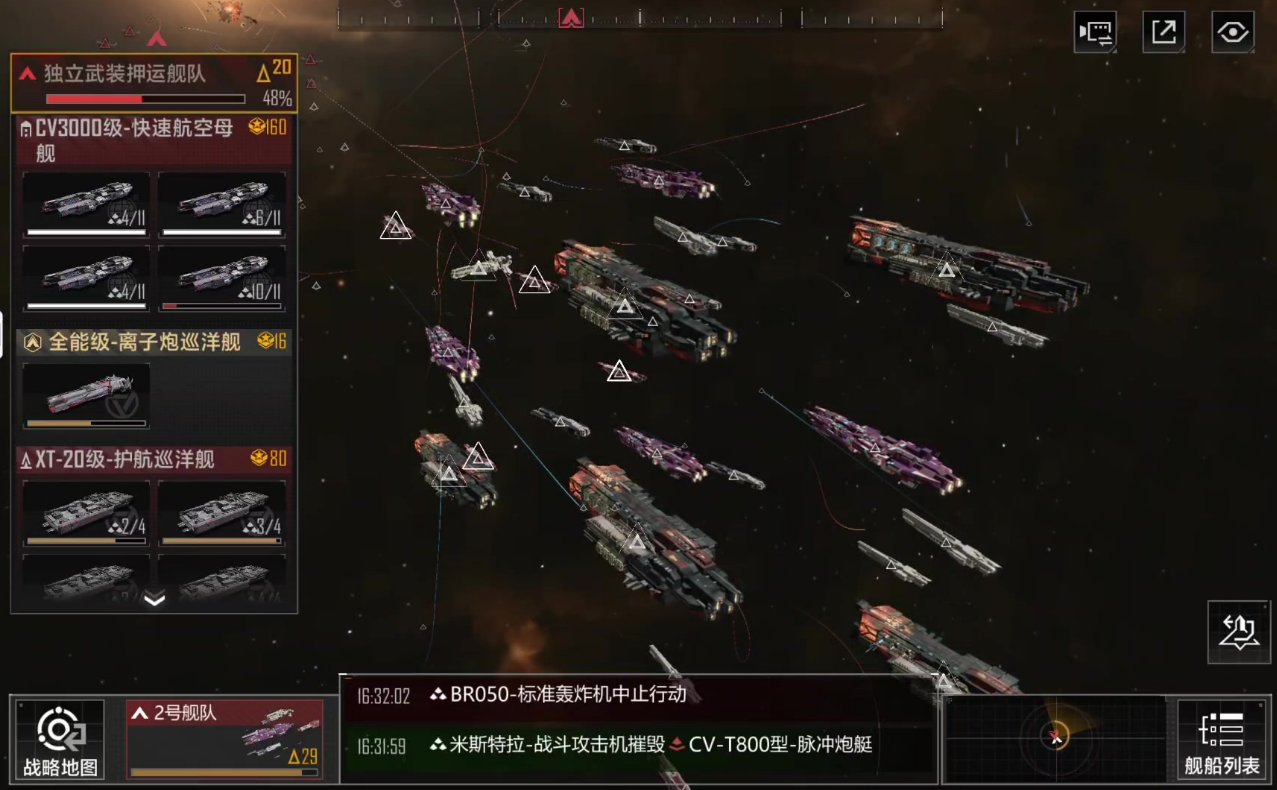The image size is (1277, 790).
Task: Open the strategic map (战略地图)
Action: [60, 740]
